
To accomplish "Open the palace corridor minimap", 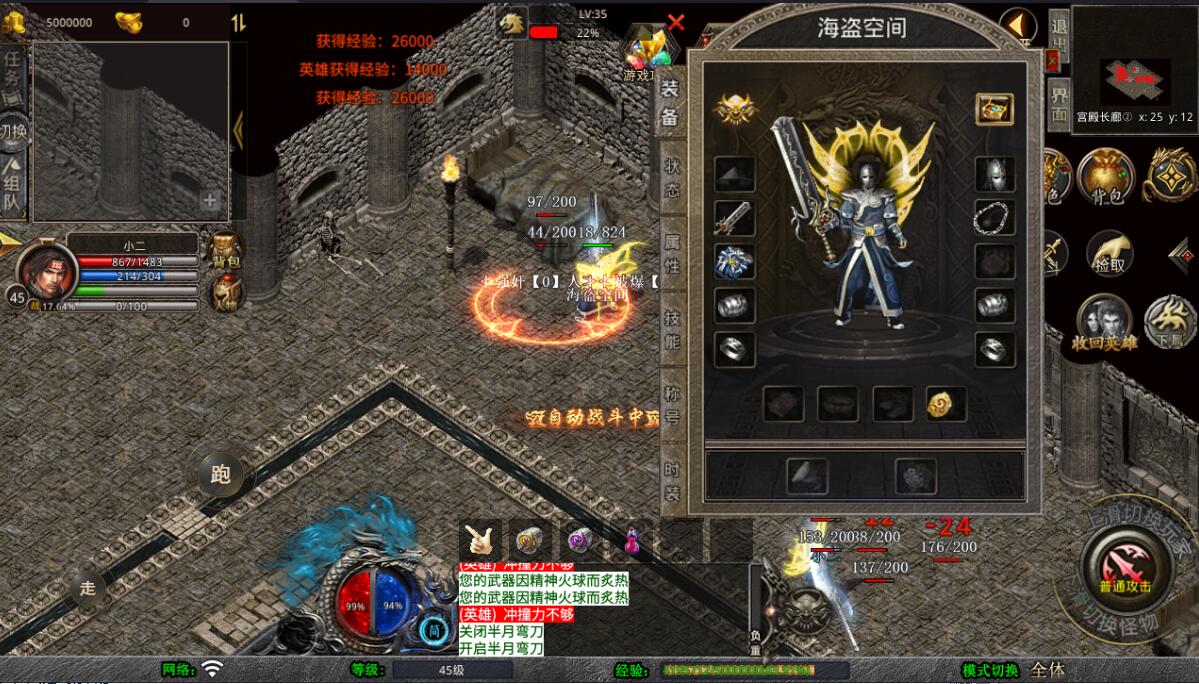I will (x=1134, y=62).
